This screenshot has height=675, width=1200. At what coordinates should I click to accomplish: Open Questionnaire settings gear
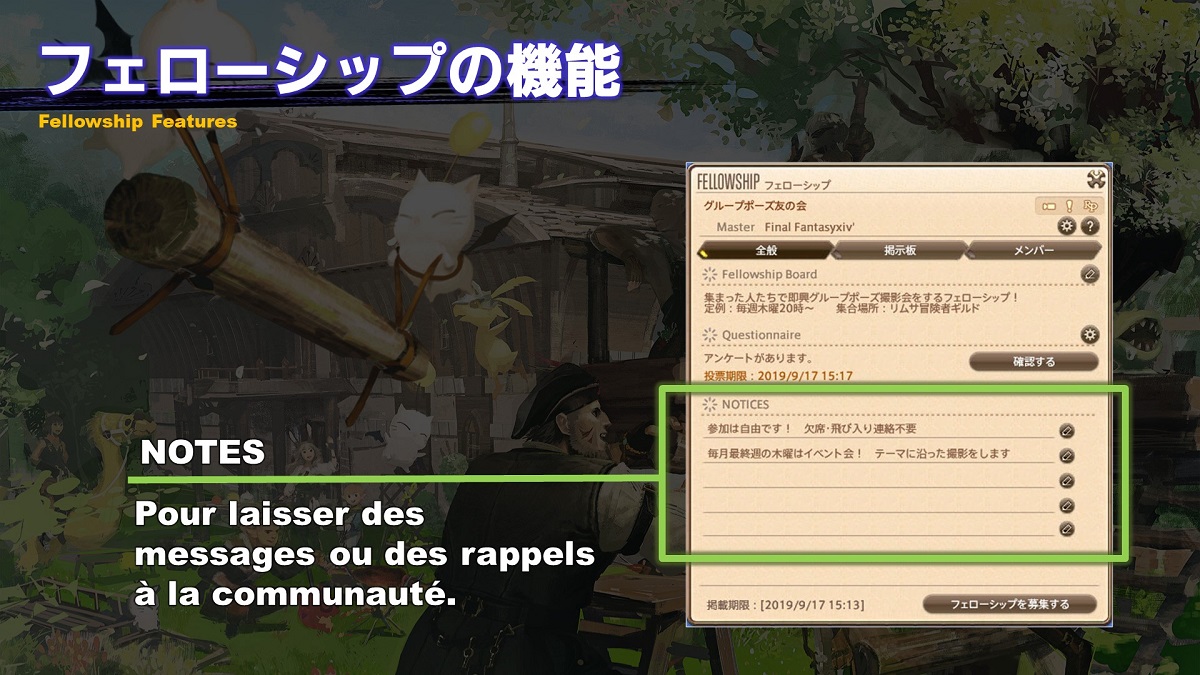tap(1090, 334)
